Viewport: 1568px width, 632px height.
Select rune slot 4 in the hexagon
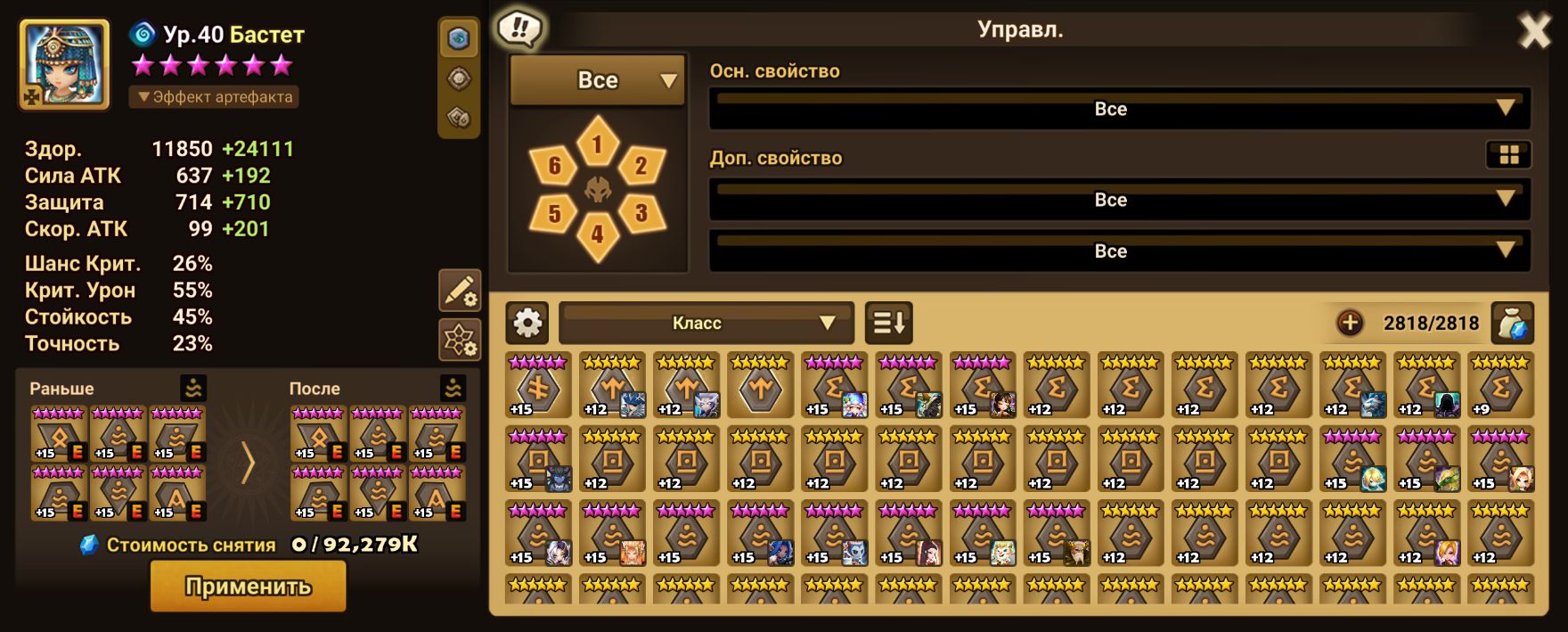[597, 234]
